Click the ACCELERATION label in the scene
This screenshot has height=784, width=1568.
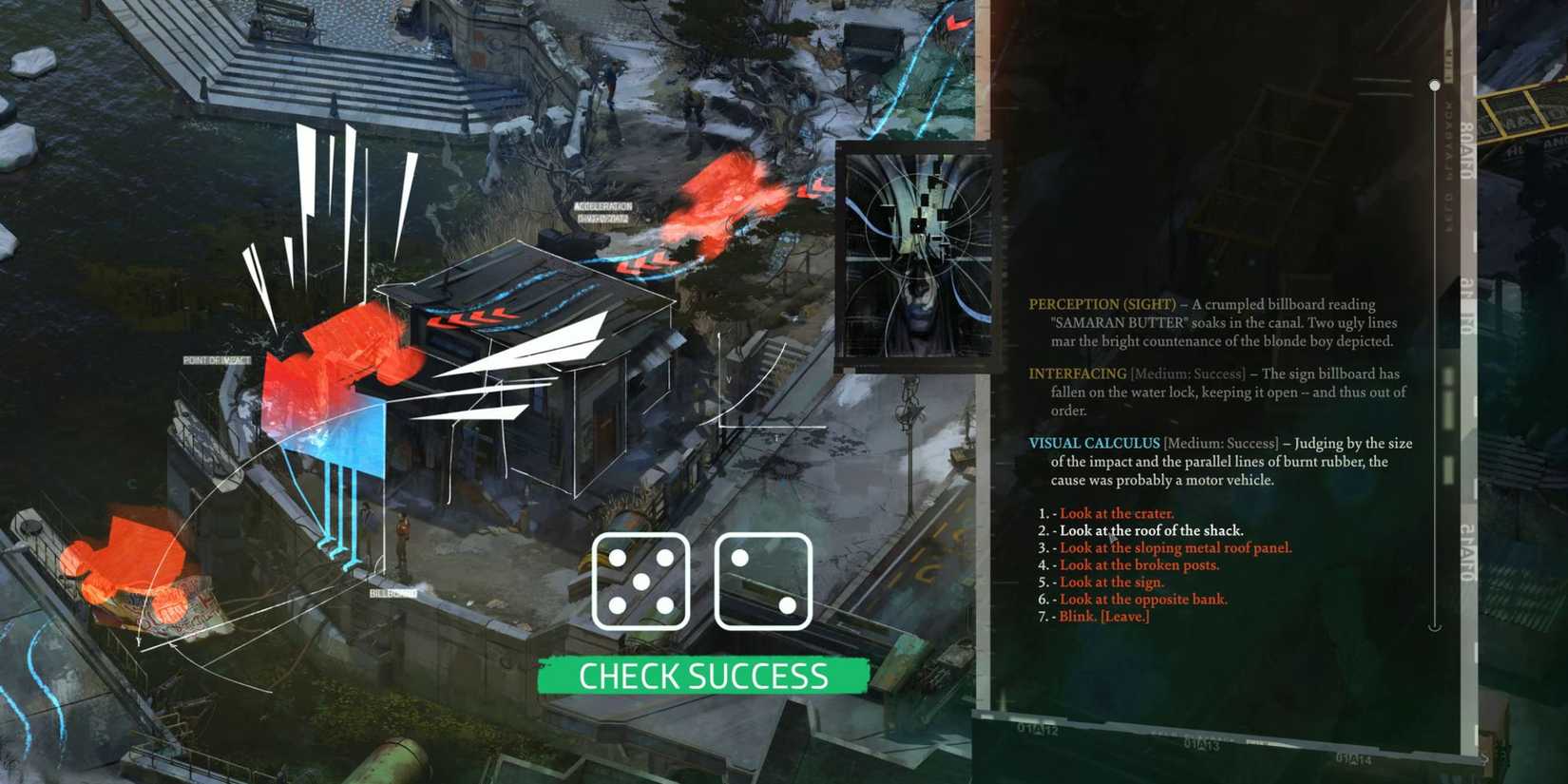tap(602, 207)
